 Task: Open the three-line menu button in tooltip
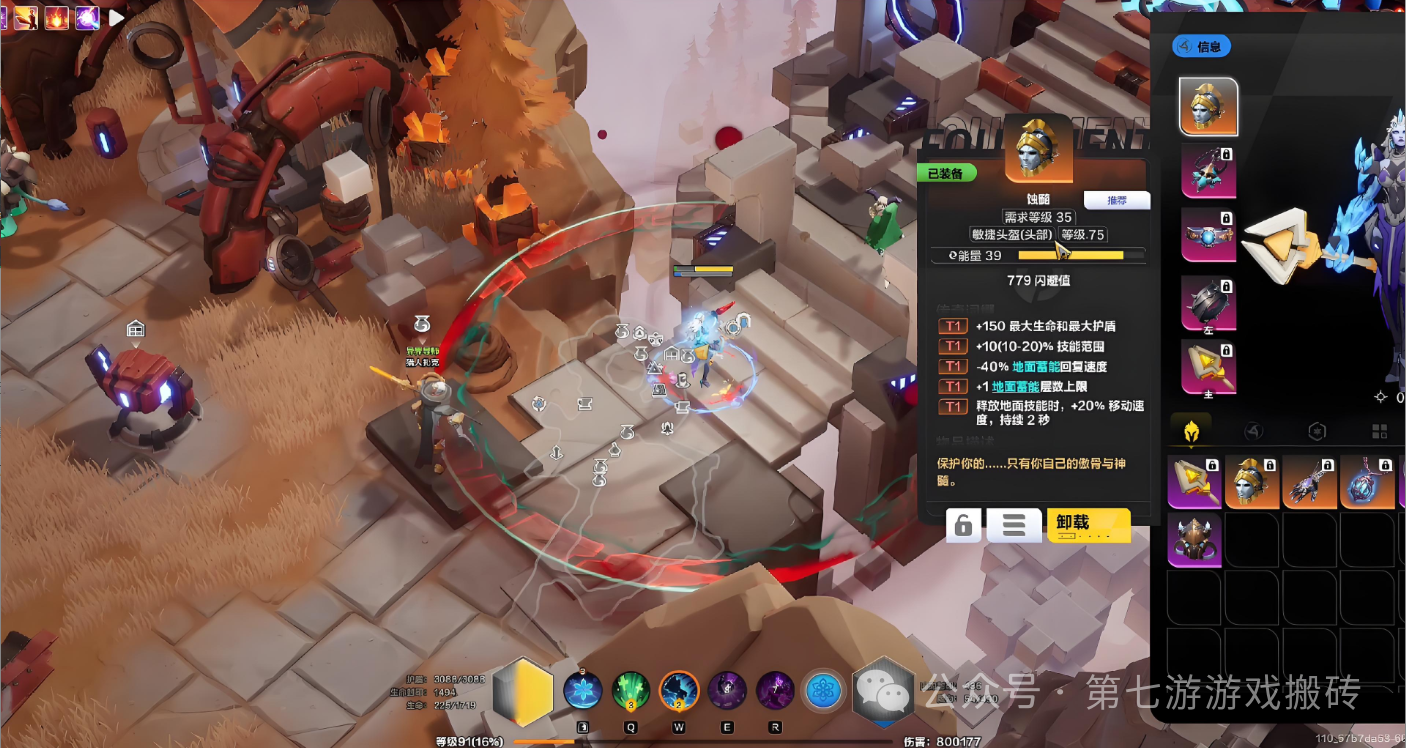[x=1013, y=525]
